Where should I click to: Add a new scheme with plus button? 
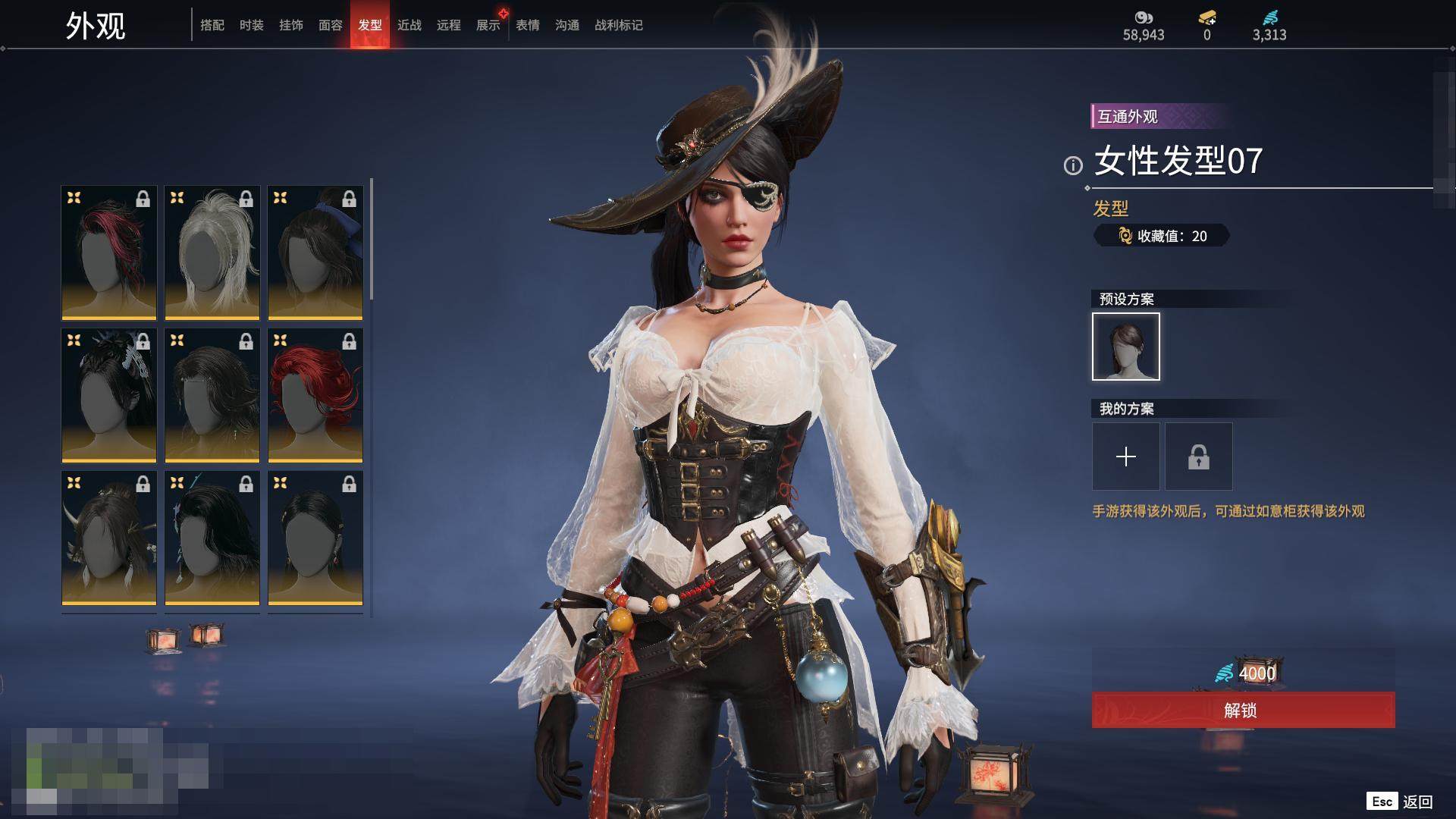[1126, 457]
